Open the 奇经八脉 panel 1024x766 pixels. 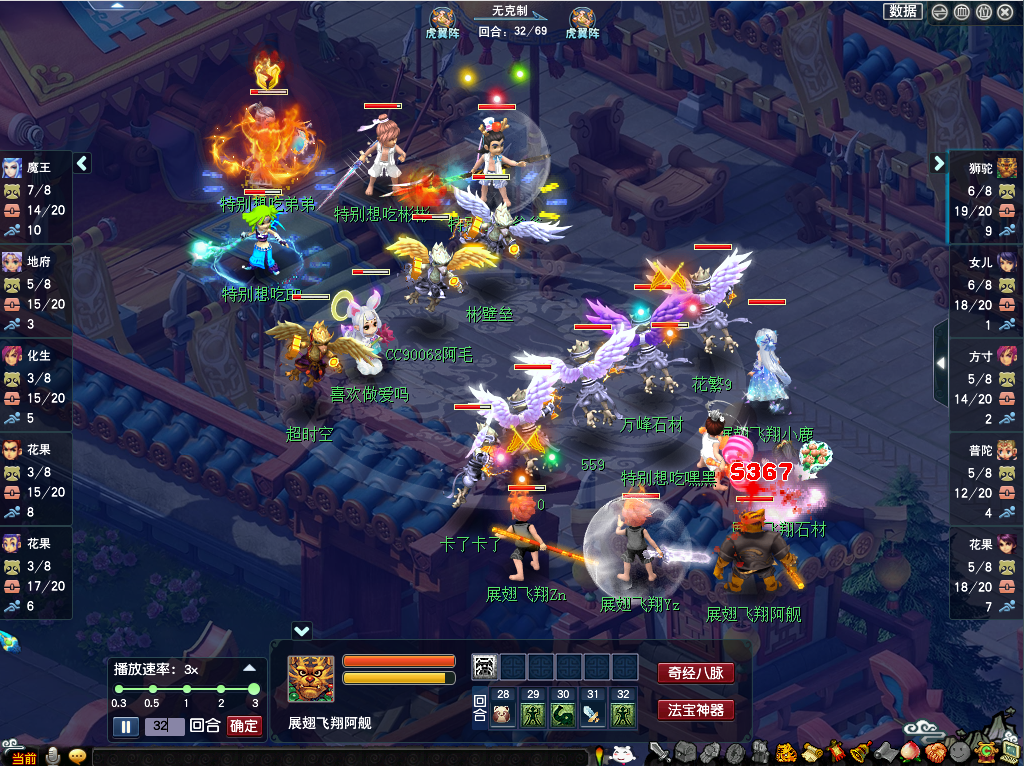click(695, 673)
